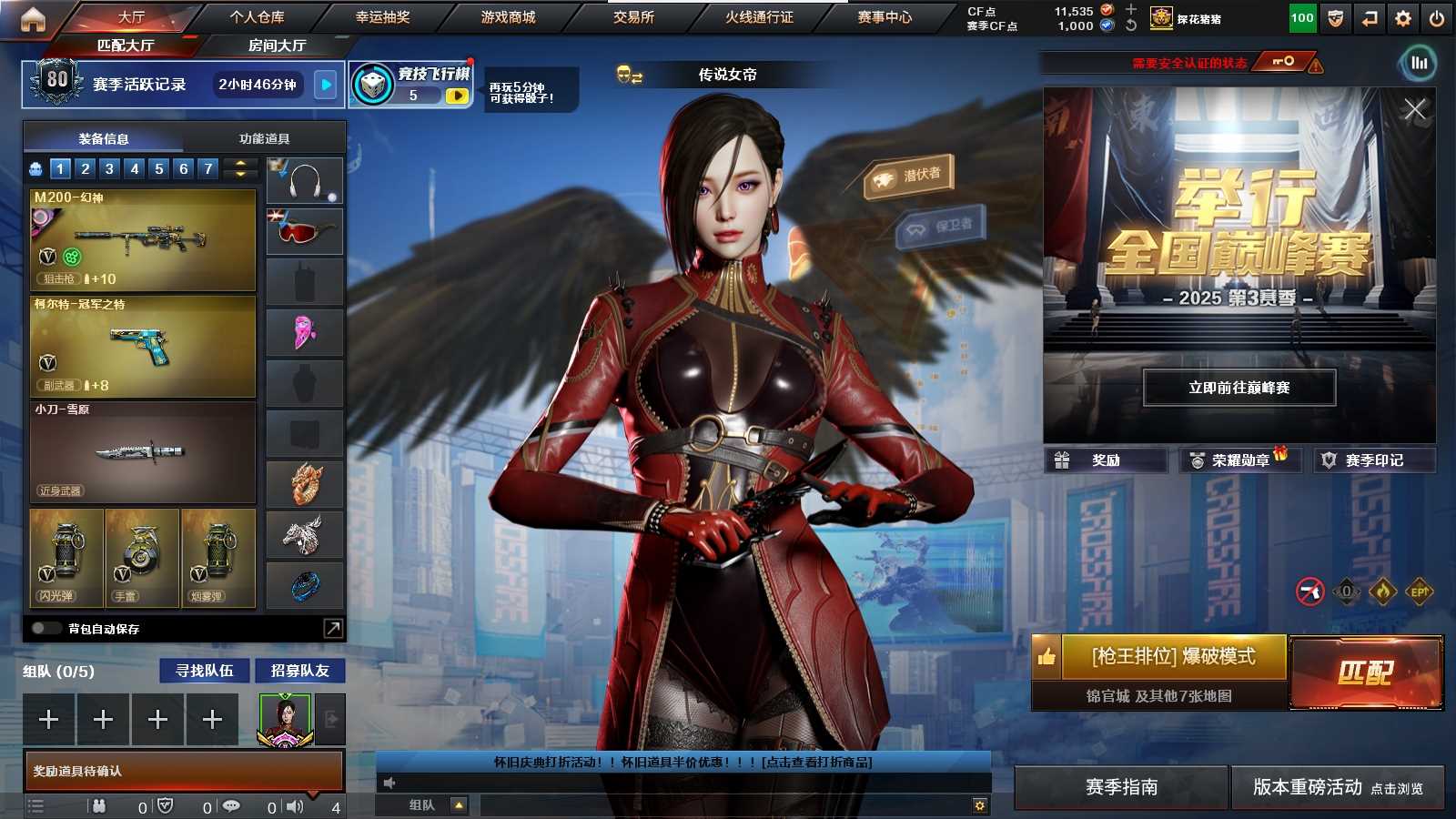Open 幸运抽奖 lucky draw
Viewport: 1456px width, 819px height.
(x=382, y=17)
